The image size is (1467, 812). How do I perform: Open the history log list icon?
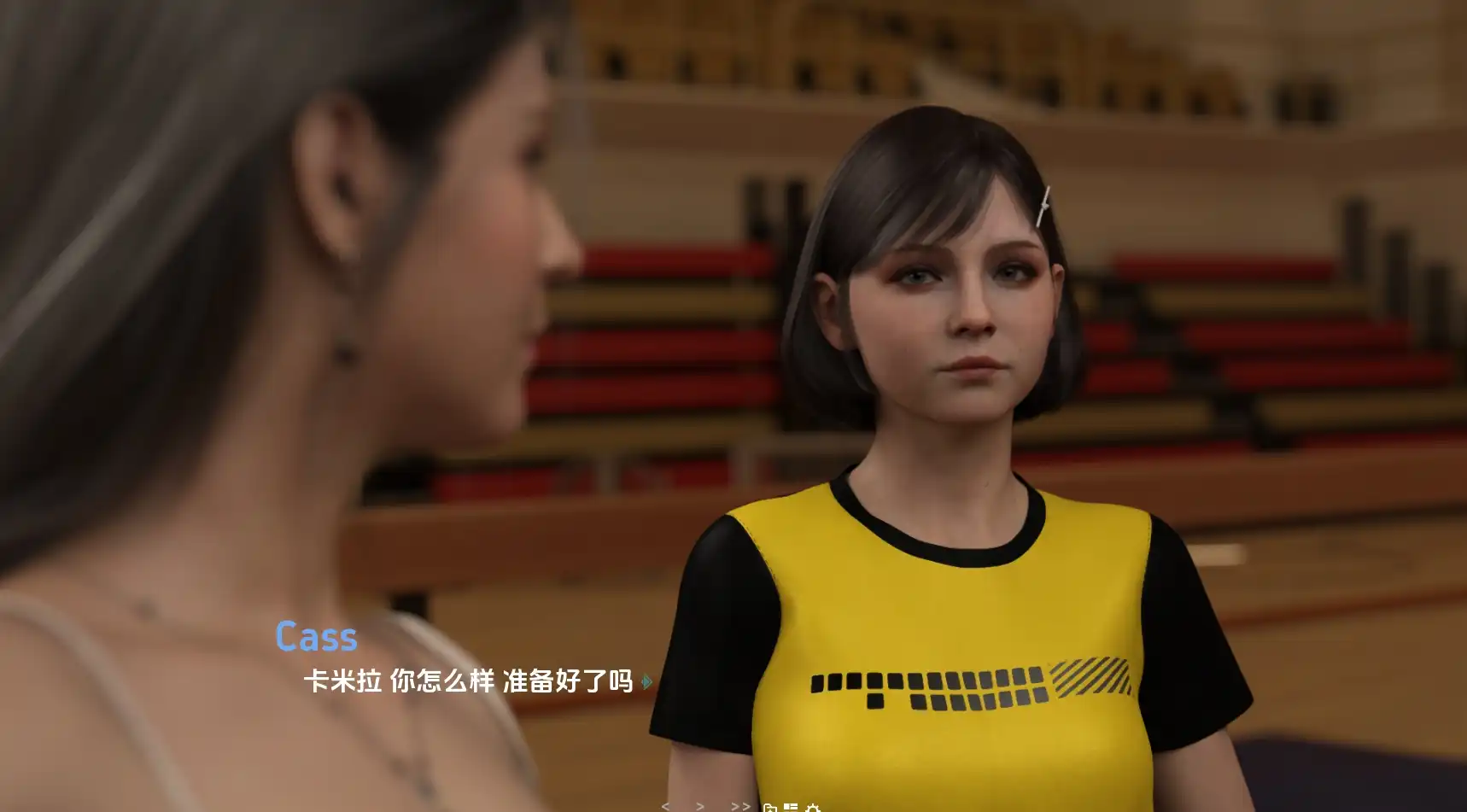tap(791, 807)
